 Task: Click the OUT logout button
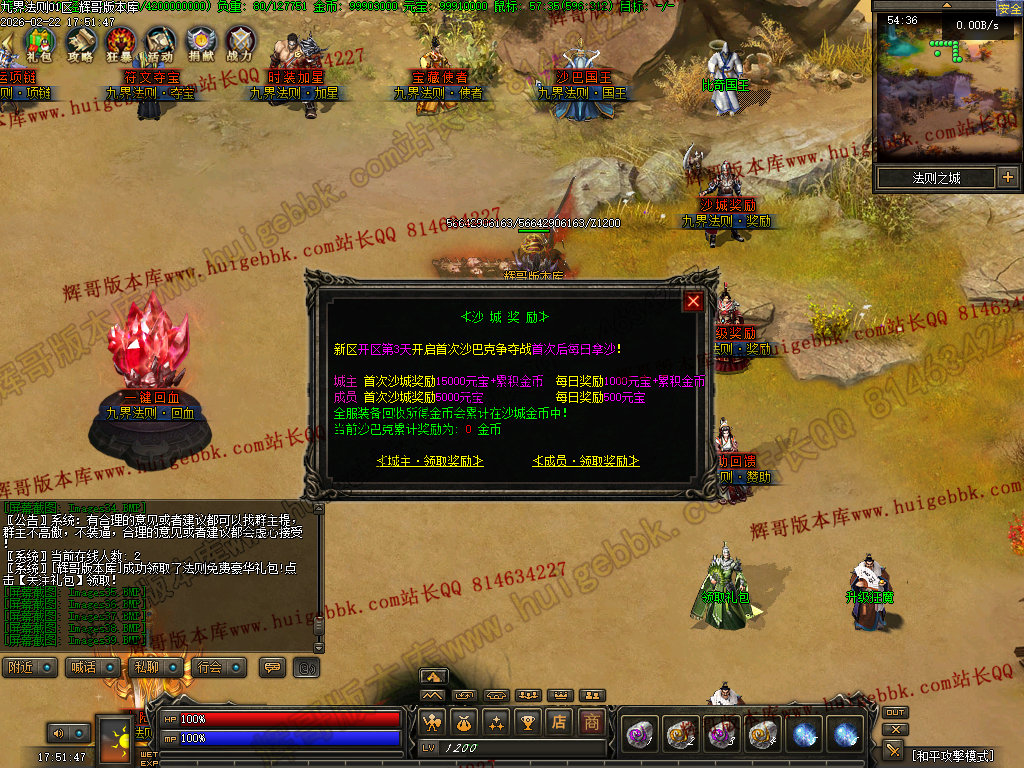[x=895, y=712]
